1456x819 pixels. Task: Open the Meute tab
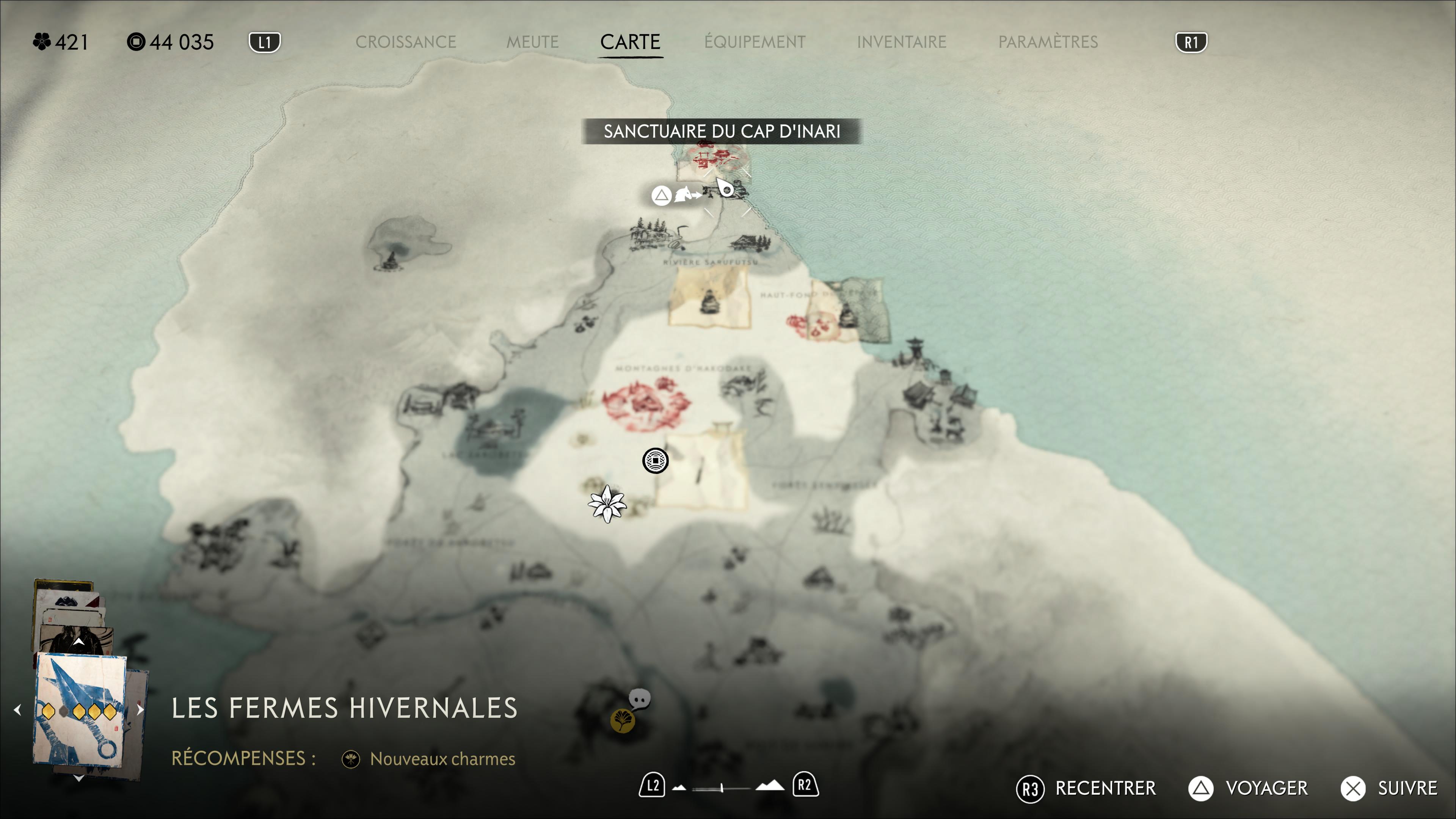532,42
